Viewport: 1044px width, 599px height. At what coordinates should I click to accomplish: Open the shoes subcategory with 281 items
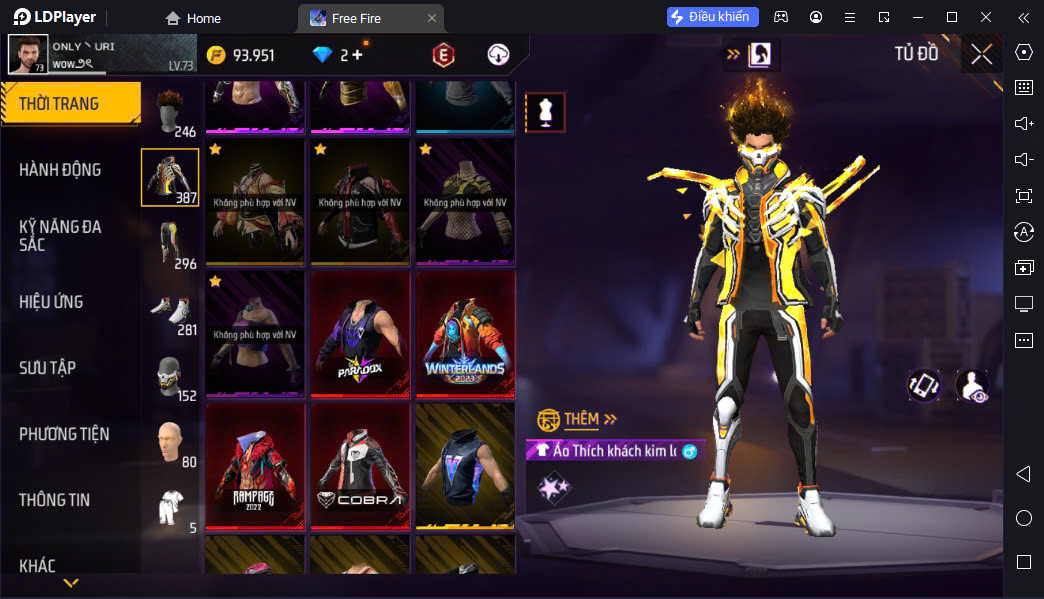pyautogui.click(x=171, y=310)
